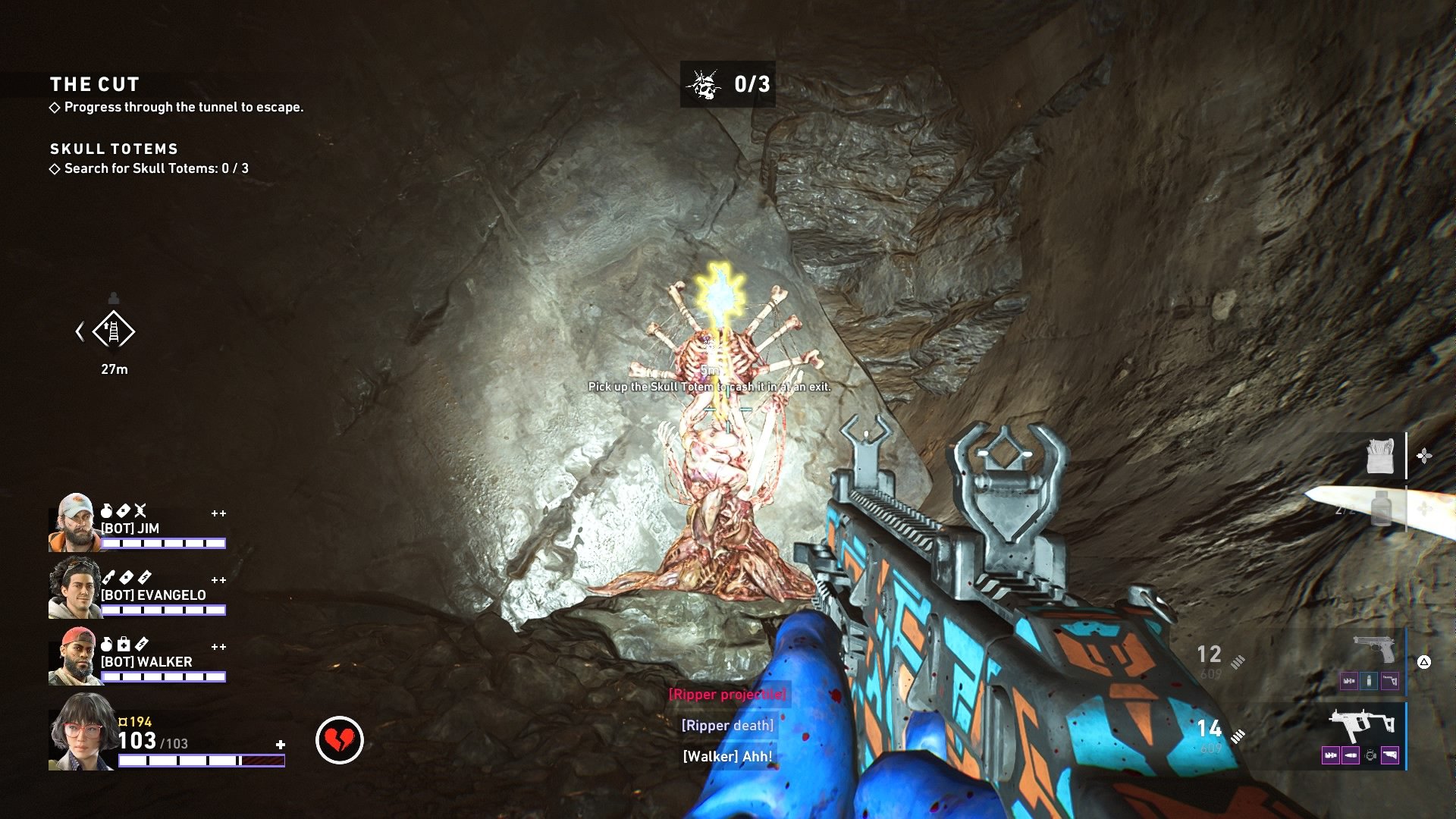The image size is (1456, 819).
Task: Select the bandage item slot
Action: [x=1380, y=455]
